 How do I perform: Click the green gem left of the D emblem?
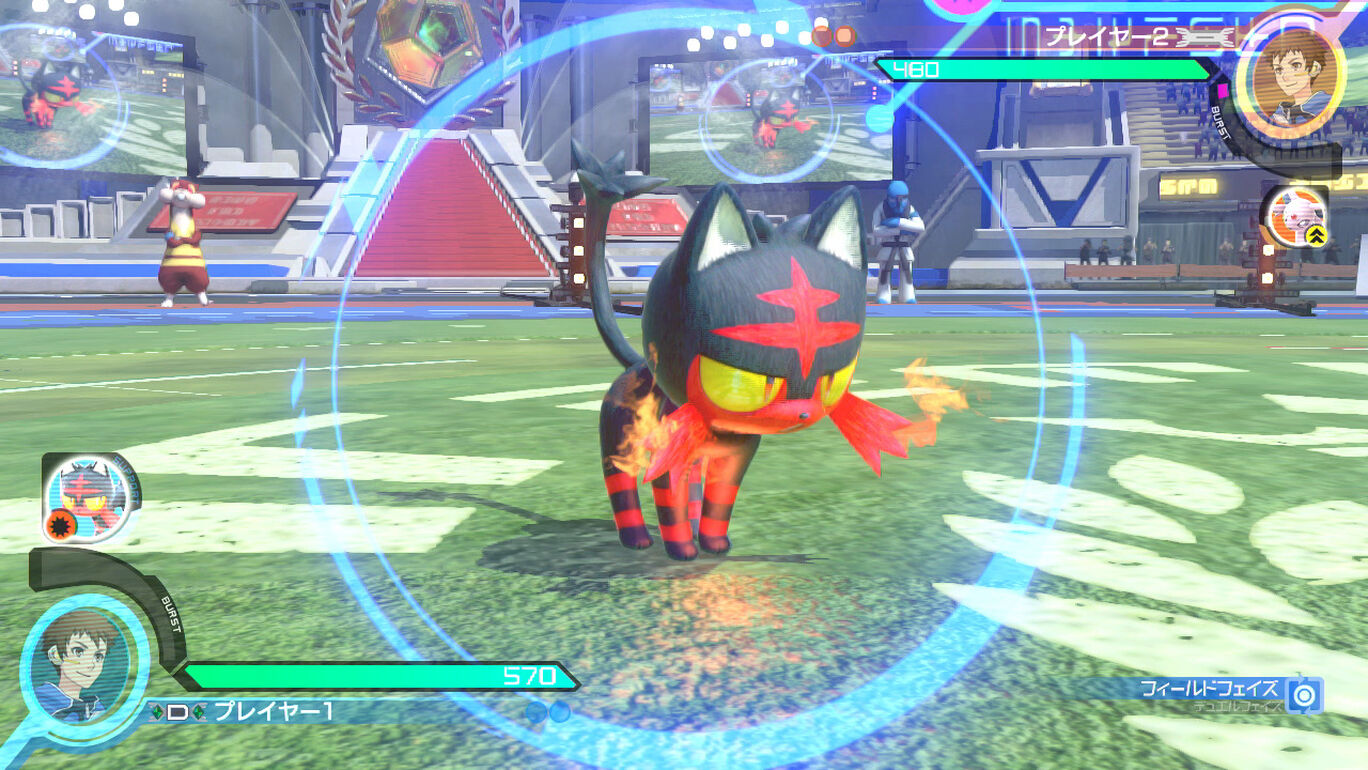[x=157, y=711]
